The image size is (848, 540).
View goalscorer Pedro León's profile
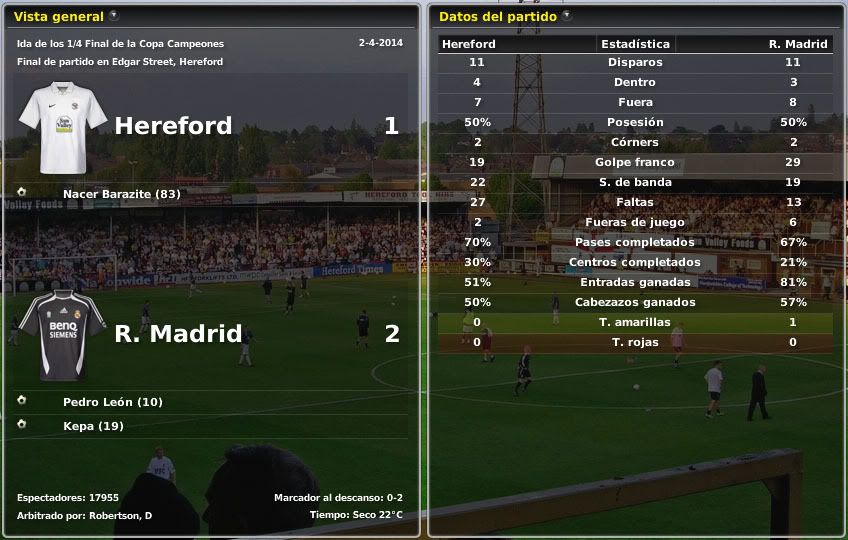[x=112, y=402]
